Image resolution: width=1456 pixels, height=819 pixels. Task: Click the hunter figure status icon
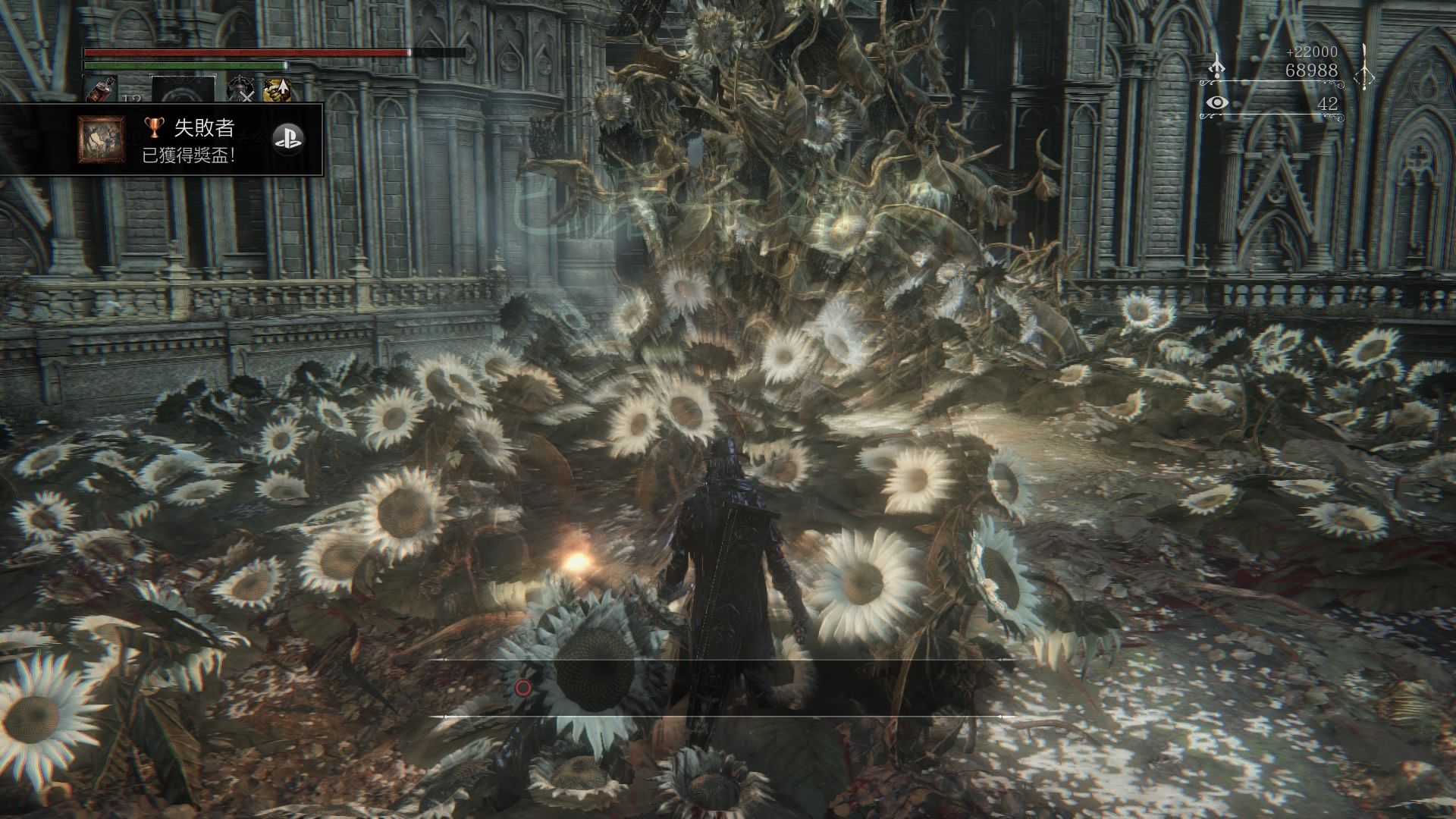click(x=240, y=90)
